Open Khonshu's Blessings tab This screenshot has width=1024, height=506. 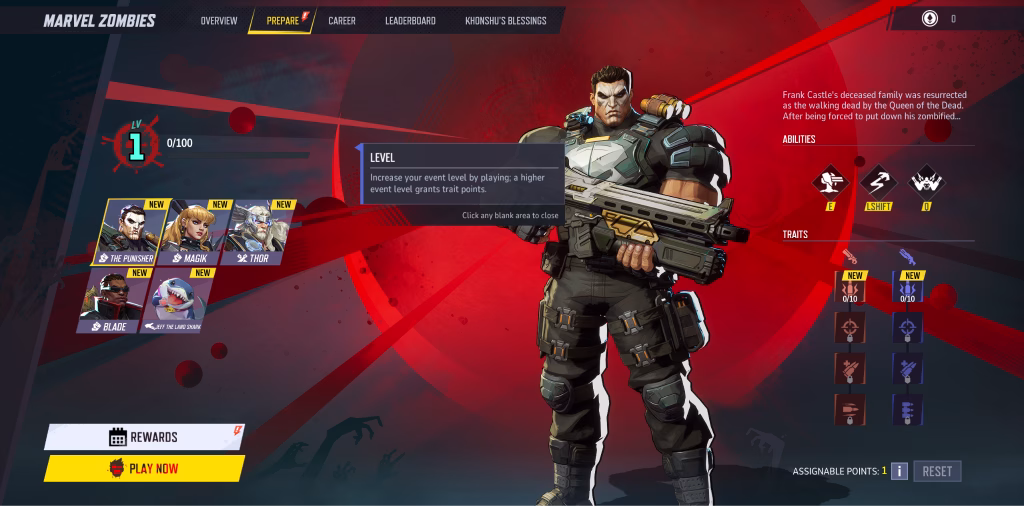point(507,20)
